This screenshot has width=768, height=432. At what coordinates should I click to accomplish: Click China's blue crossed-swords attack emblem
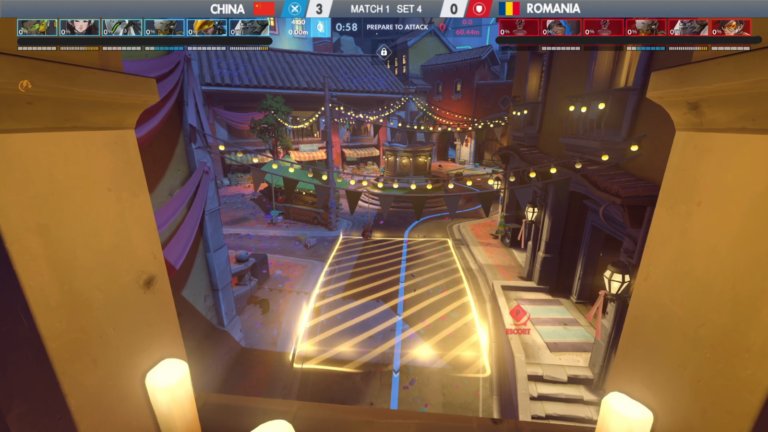coord(294,8)
